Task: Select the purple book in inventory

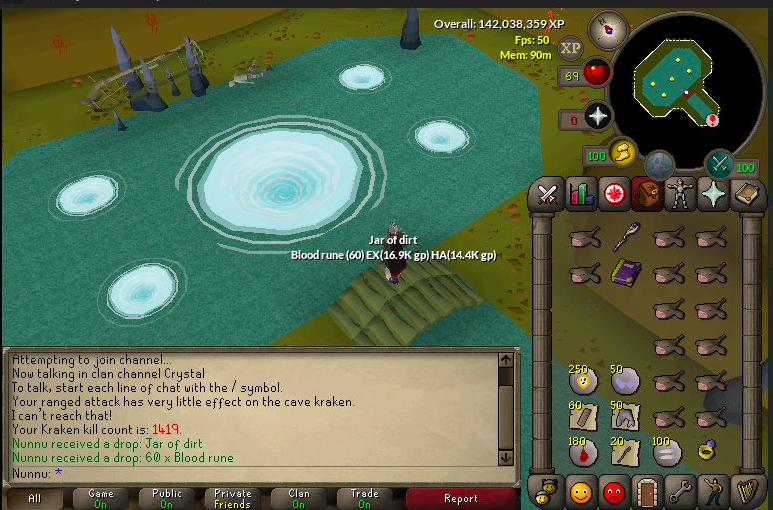Action: pyautogui.click(x=626, y=271)
